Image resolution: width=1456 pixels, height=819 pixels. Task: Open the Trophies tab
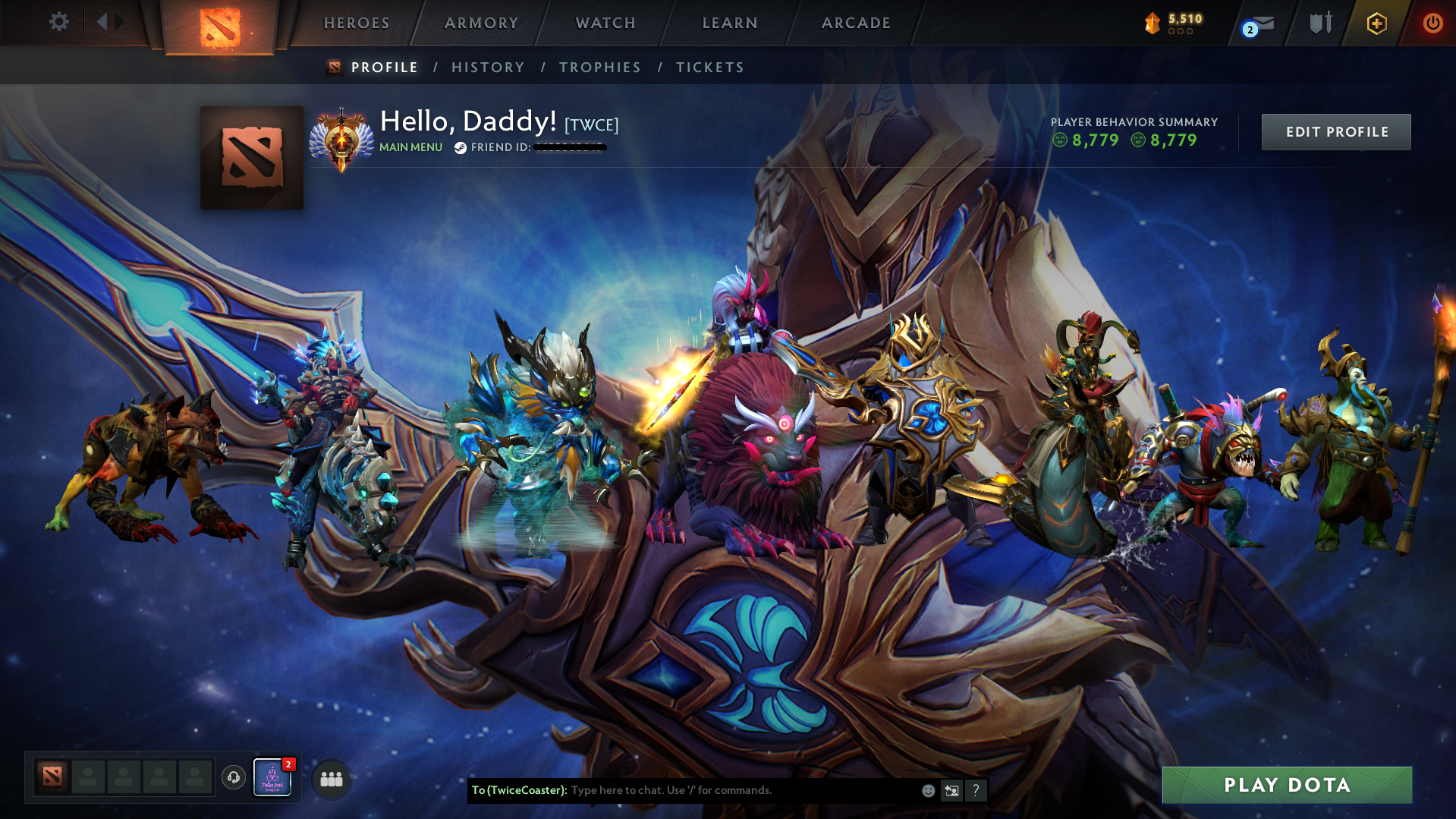599,67
